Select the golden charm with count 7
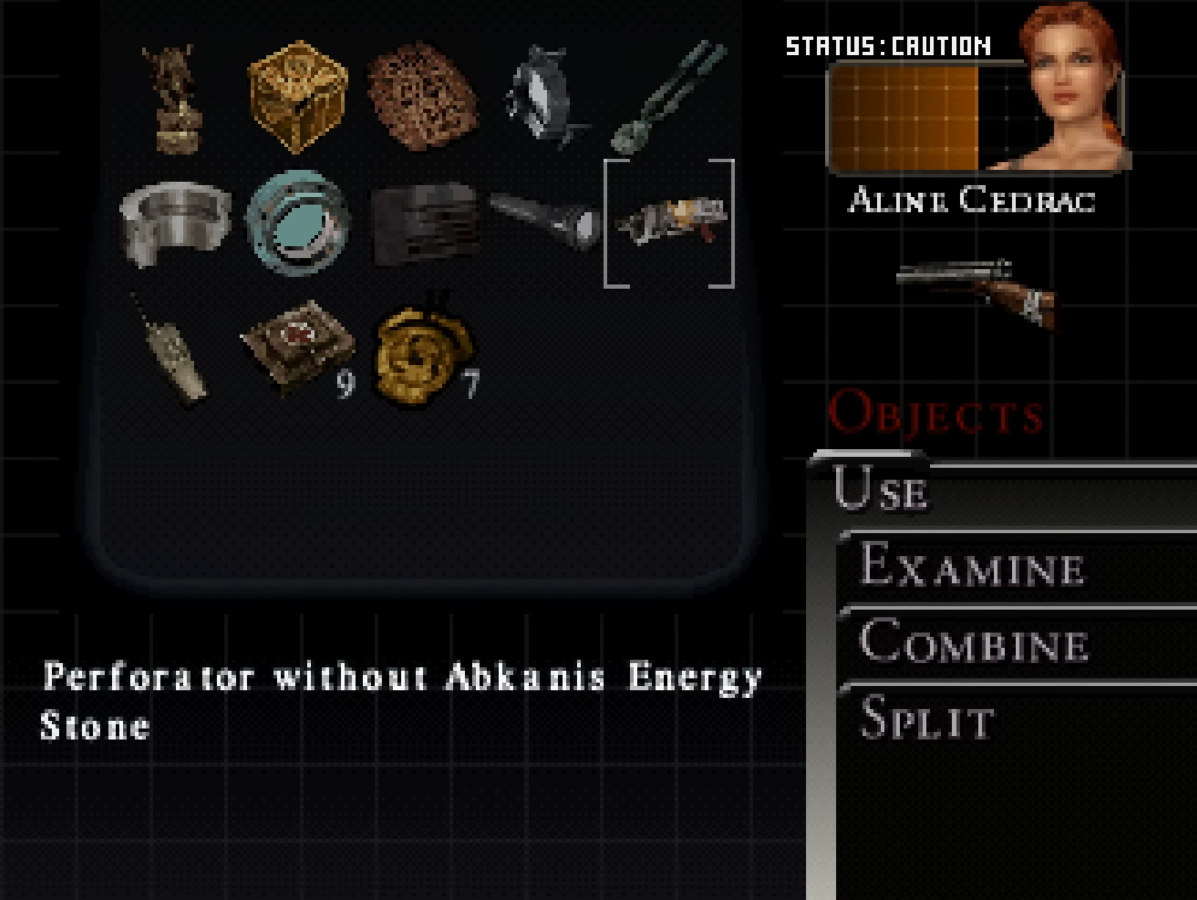 click(x=423, y=350)
